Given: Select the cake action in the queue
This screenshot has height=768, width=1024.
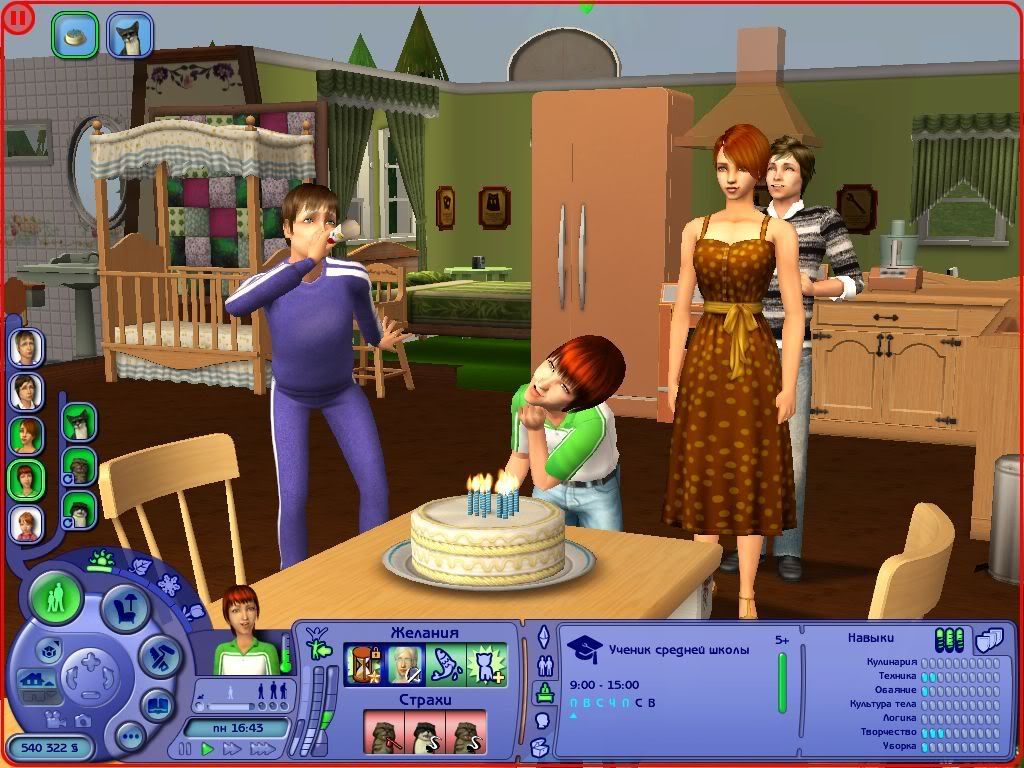Looking at the screenshot, I should [x=74, y=34].
